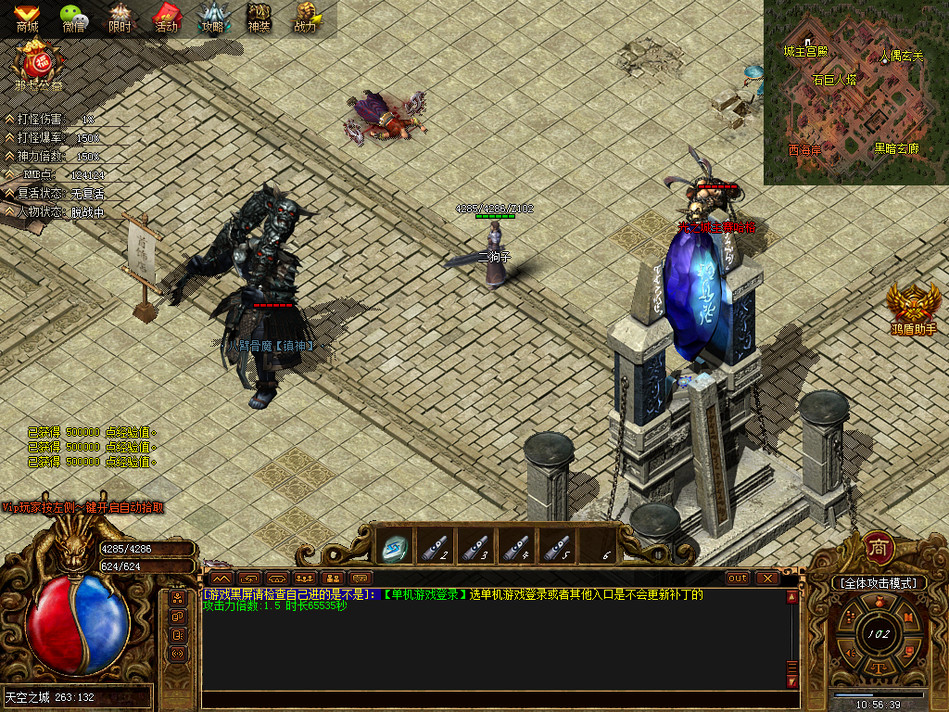Image resolution: width=949 pixels, height=712 pixels.
Task: Open the 活动 red envelope activities
Action: click(165, 17)
